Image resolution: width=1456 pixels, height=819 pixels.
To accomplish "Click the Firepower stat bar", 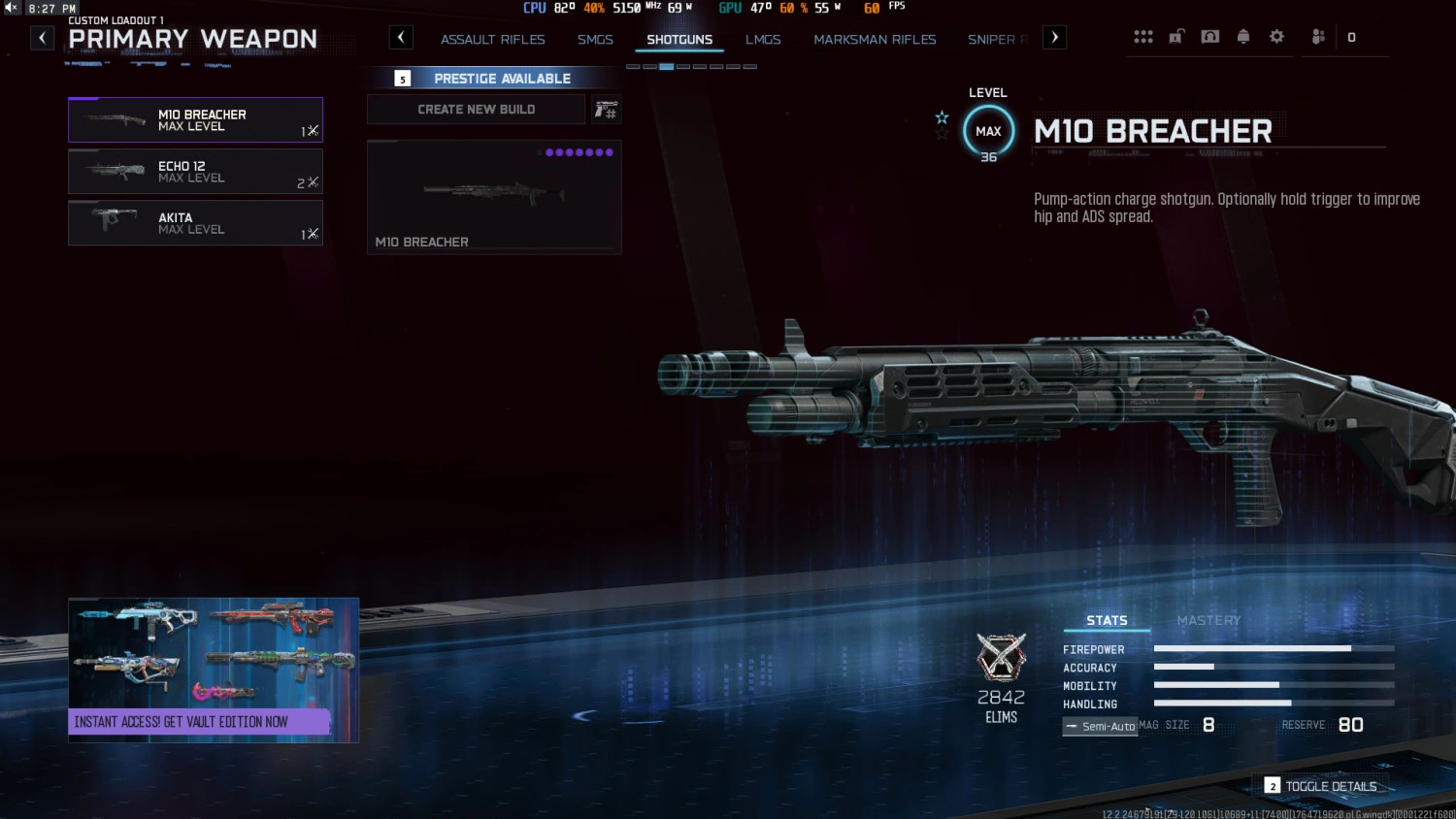I will tap(1252, 648).
